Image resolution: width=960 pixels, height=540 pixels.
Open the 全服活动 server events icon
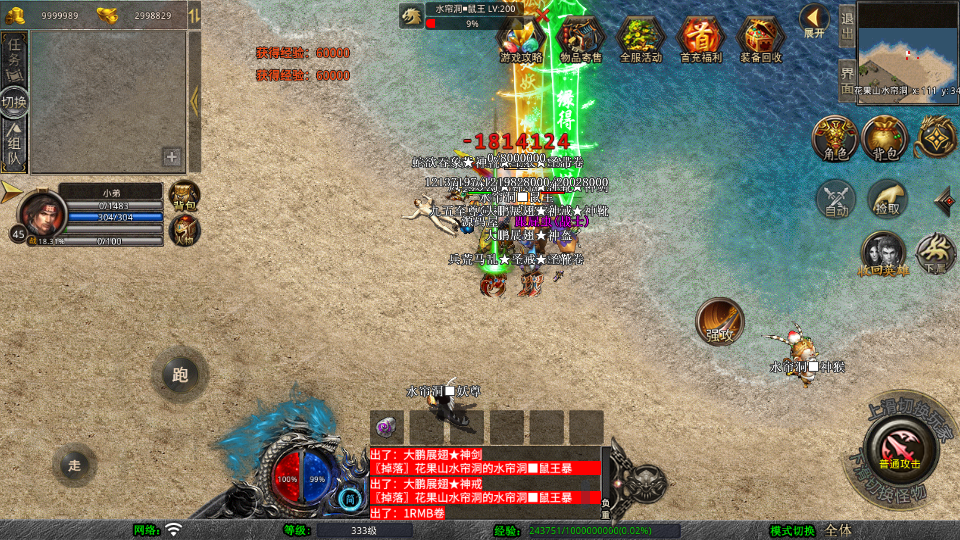pyautogui.click(x=640, y=39)
